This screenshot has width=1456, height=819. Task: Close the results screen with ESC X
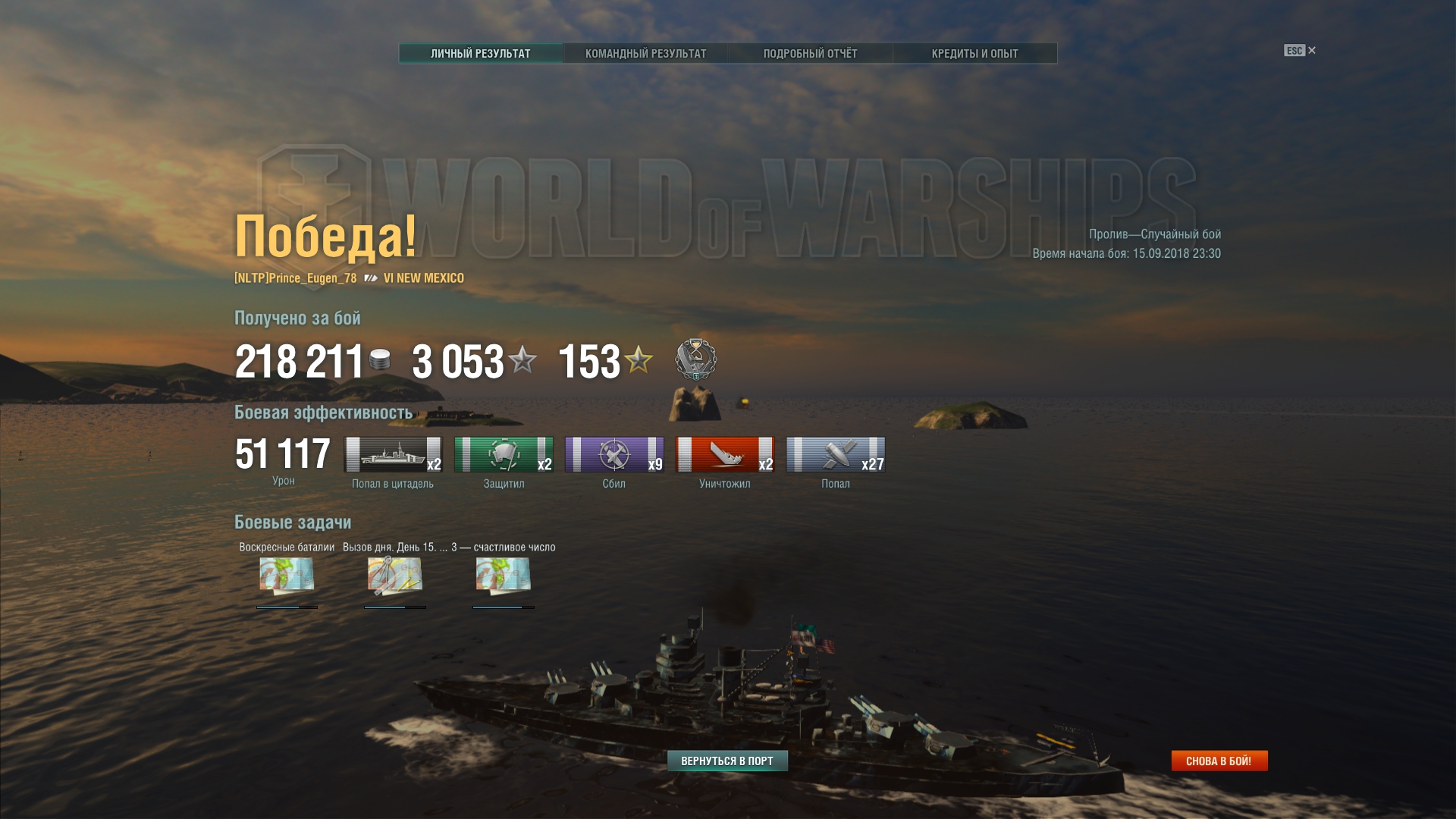1300,51
